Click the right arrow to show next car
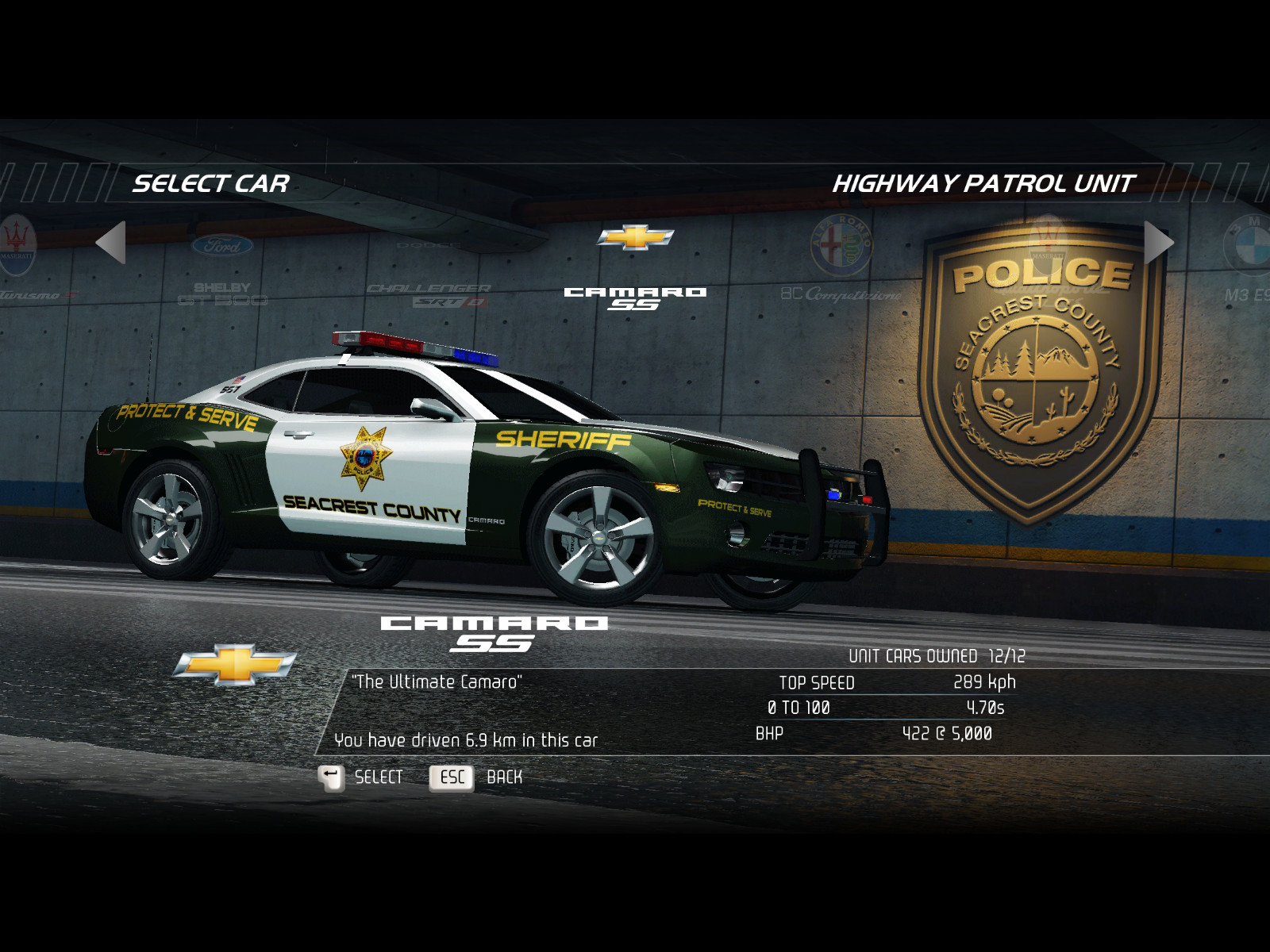The image size is (1270, 952). pos(1158,242)
